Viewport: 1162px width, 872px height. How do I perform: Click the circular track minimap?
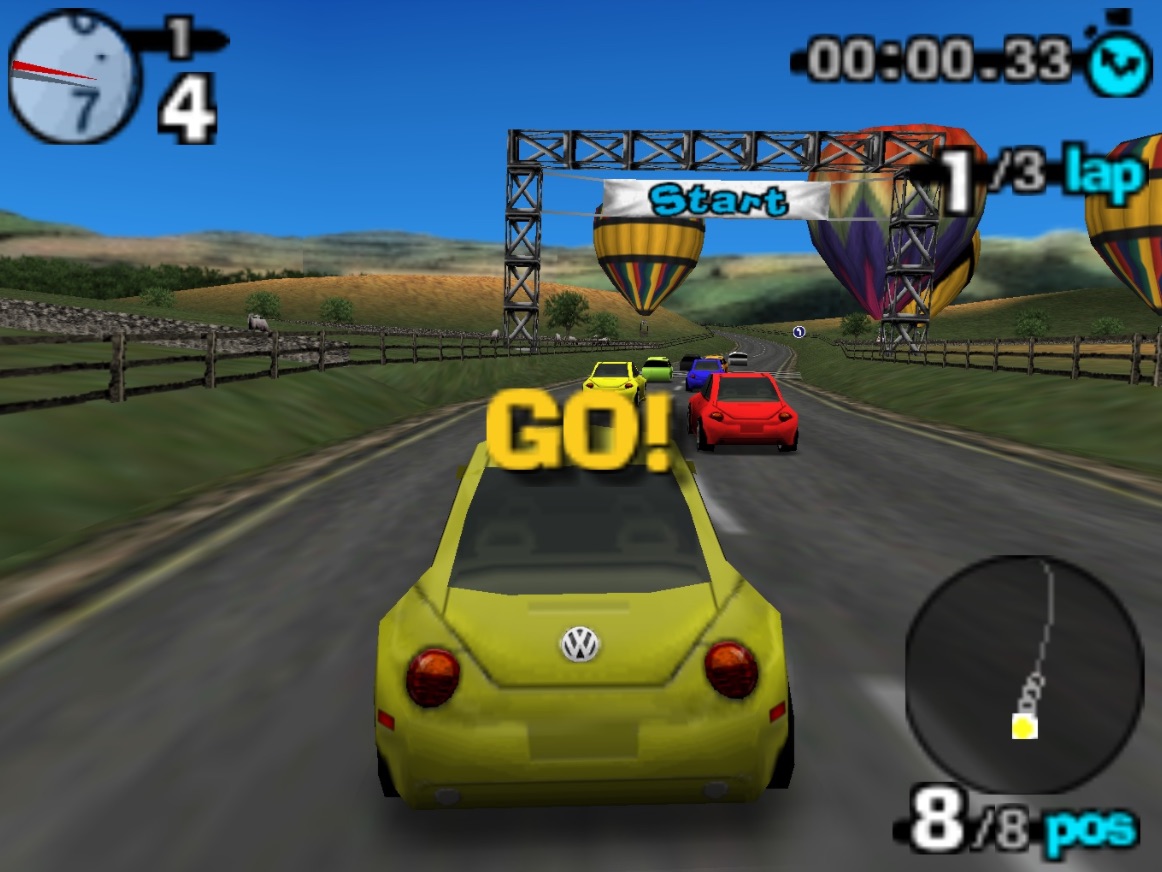[x=1024, y=674]
